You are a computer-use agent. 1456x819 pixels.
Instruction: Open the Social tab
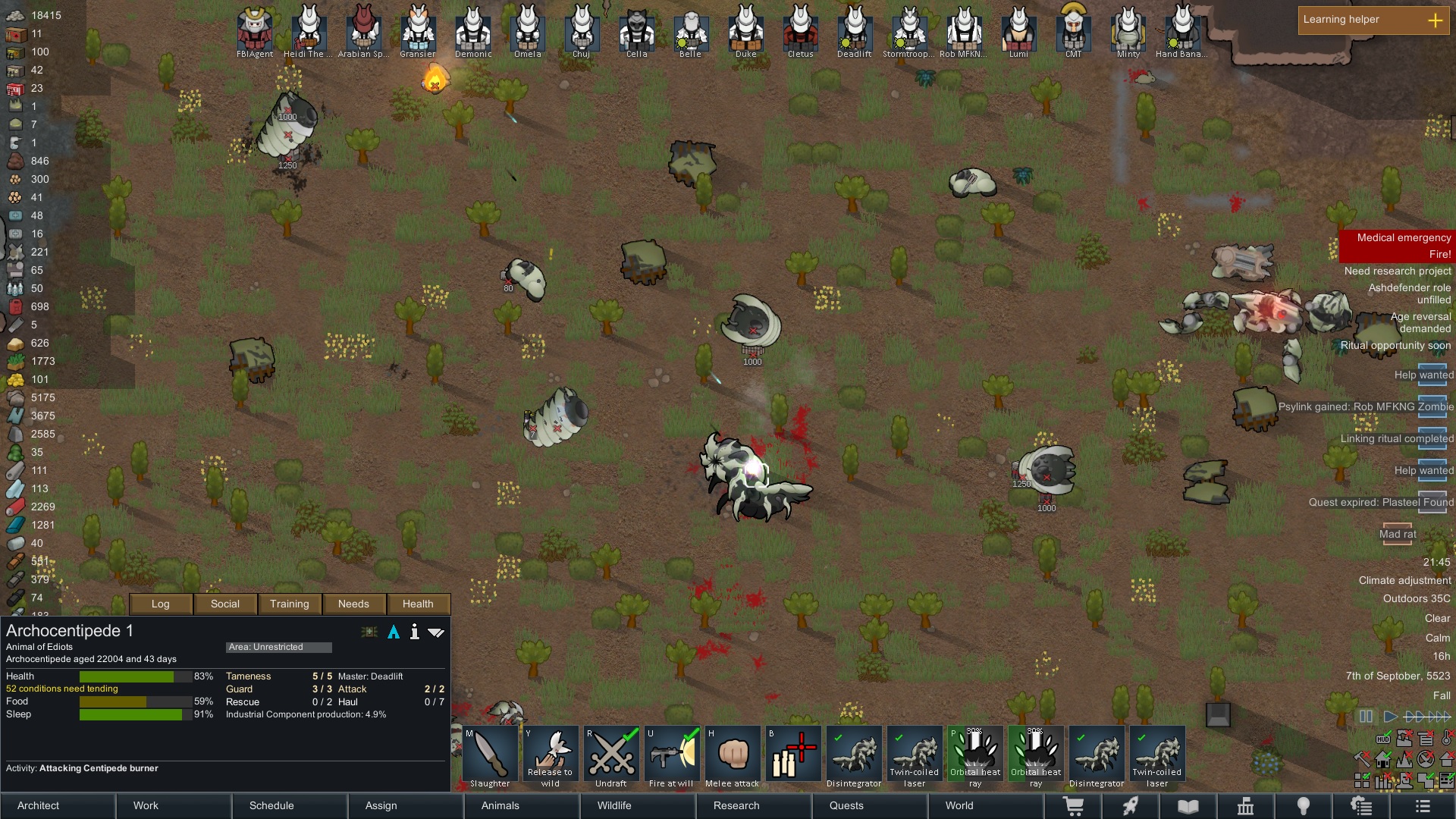(x=225, y=604)
